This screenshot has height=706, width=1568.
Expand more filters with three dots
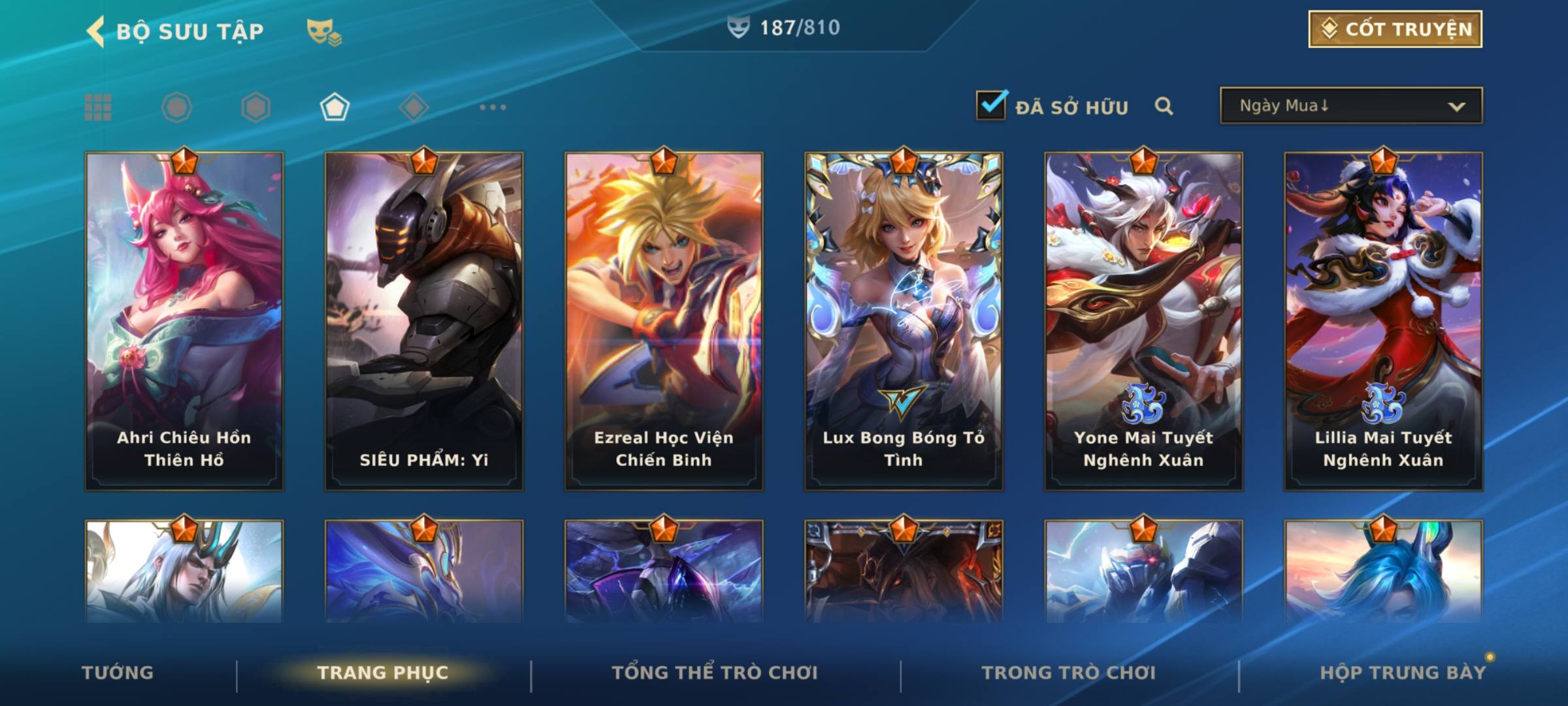click(493, 107)
